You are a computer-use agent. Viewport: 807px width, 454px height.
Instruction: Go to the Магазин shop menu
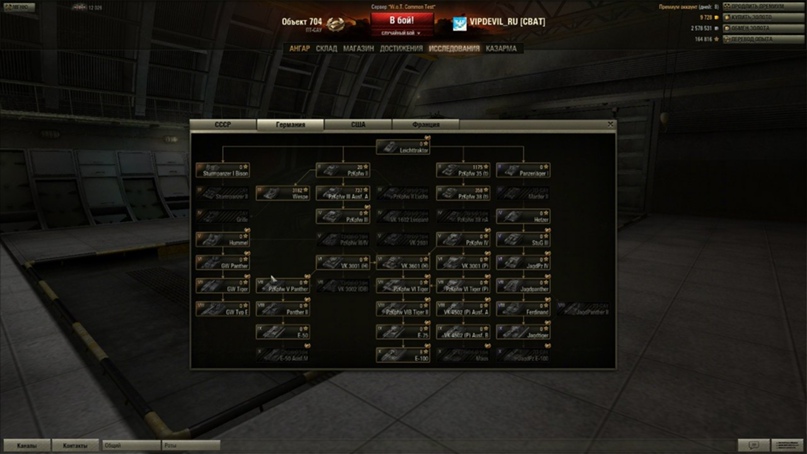point(358,48)
